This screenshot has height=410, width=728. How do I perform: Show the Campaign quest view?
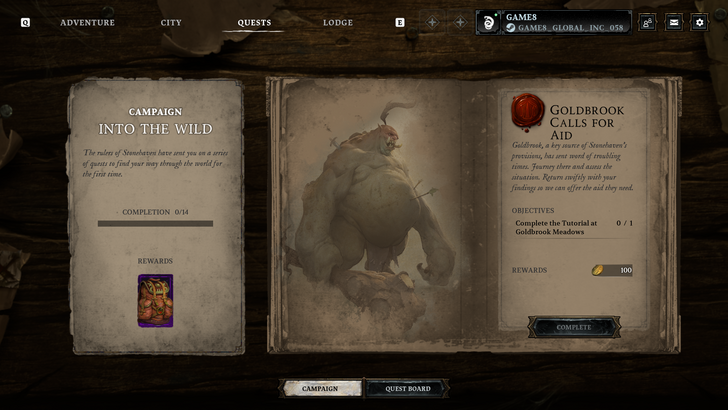pos(320,388)
